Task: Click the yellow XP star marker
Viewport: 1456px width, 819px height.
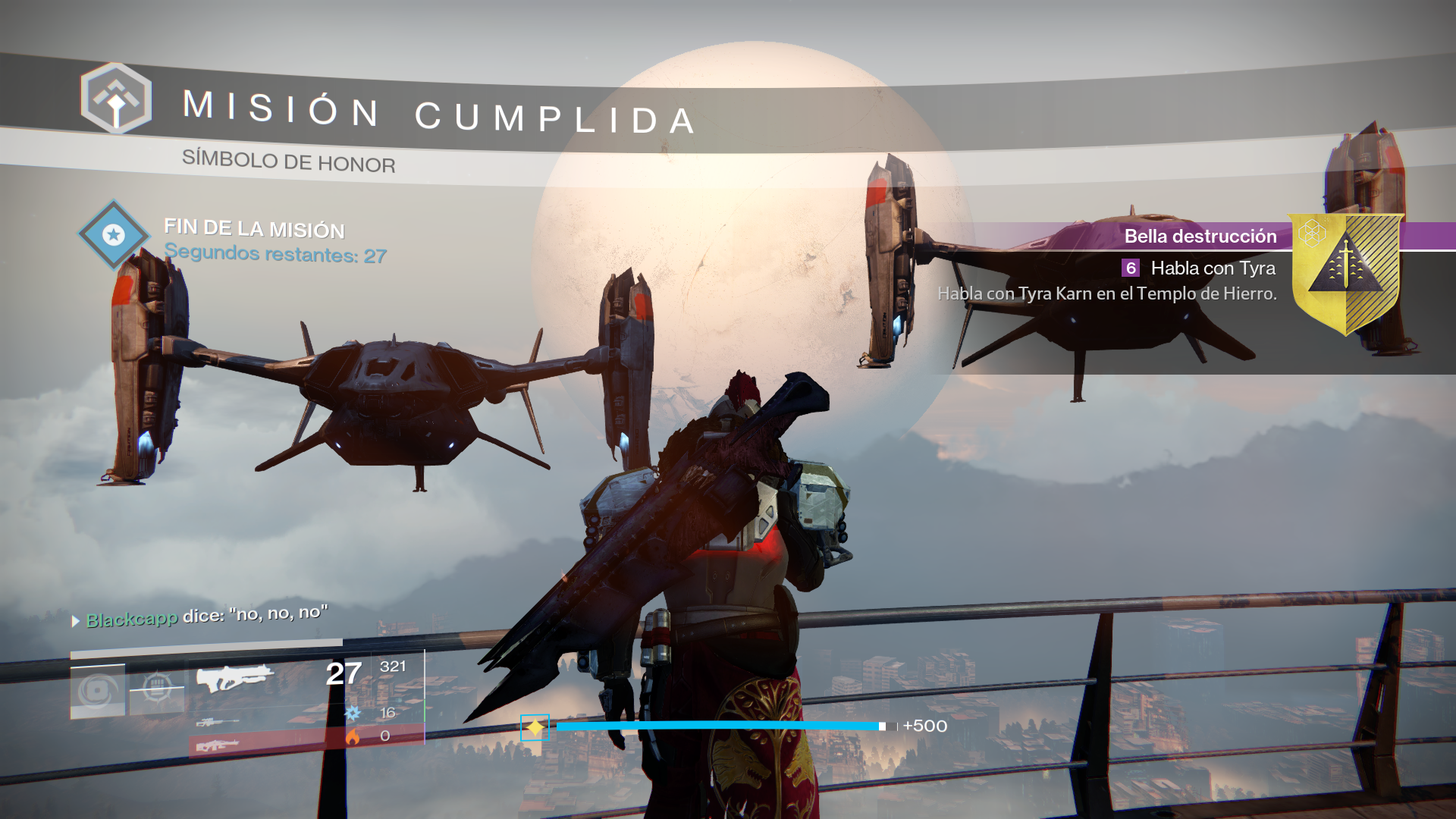Action: point(535,726)
